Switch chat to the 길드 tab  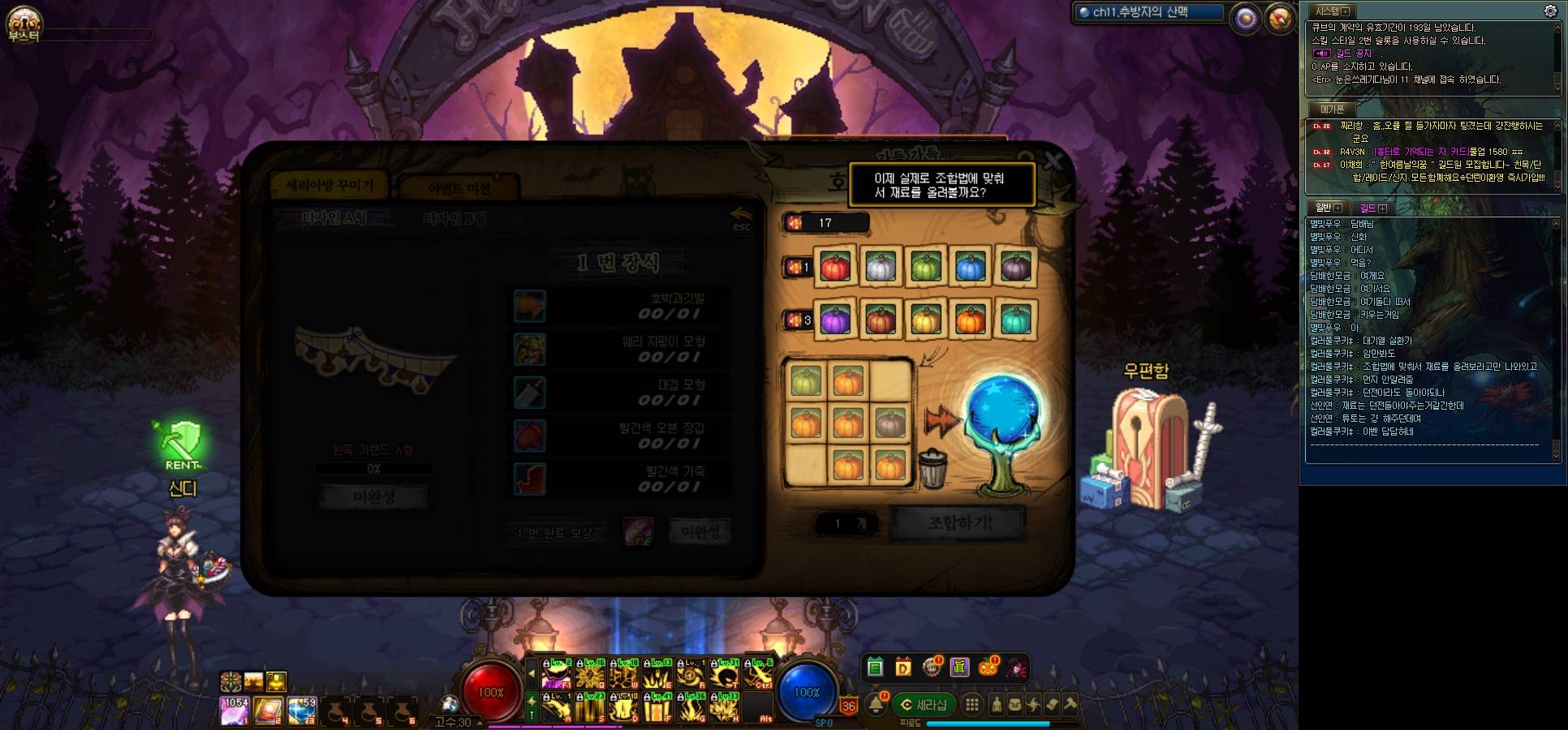click(x=1372, y=208)
